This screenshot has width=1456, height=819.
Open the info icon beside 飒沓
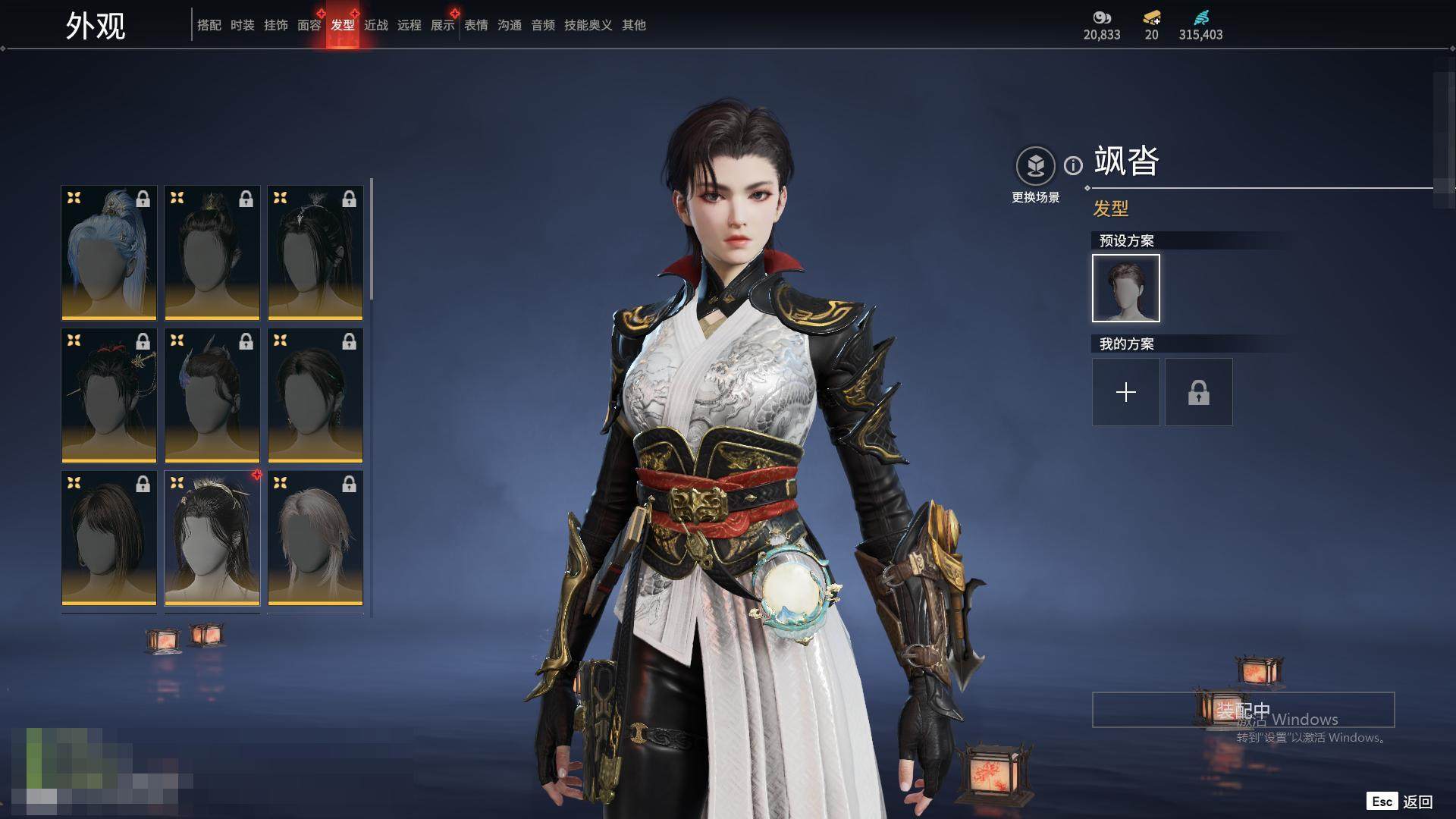click(x=1073, y=165)
